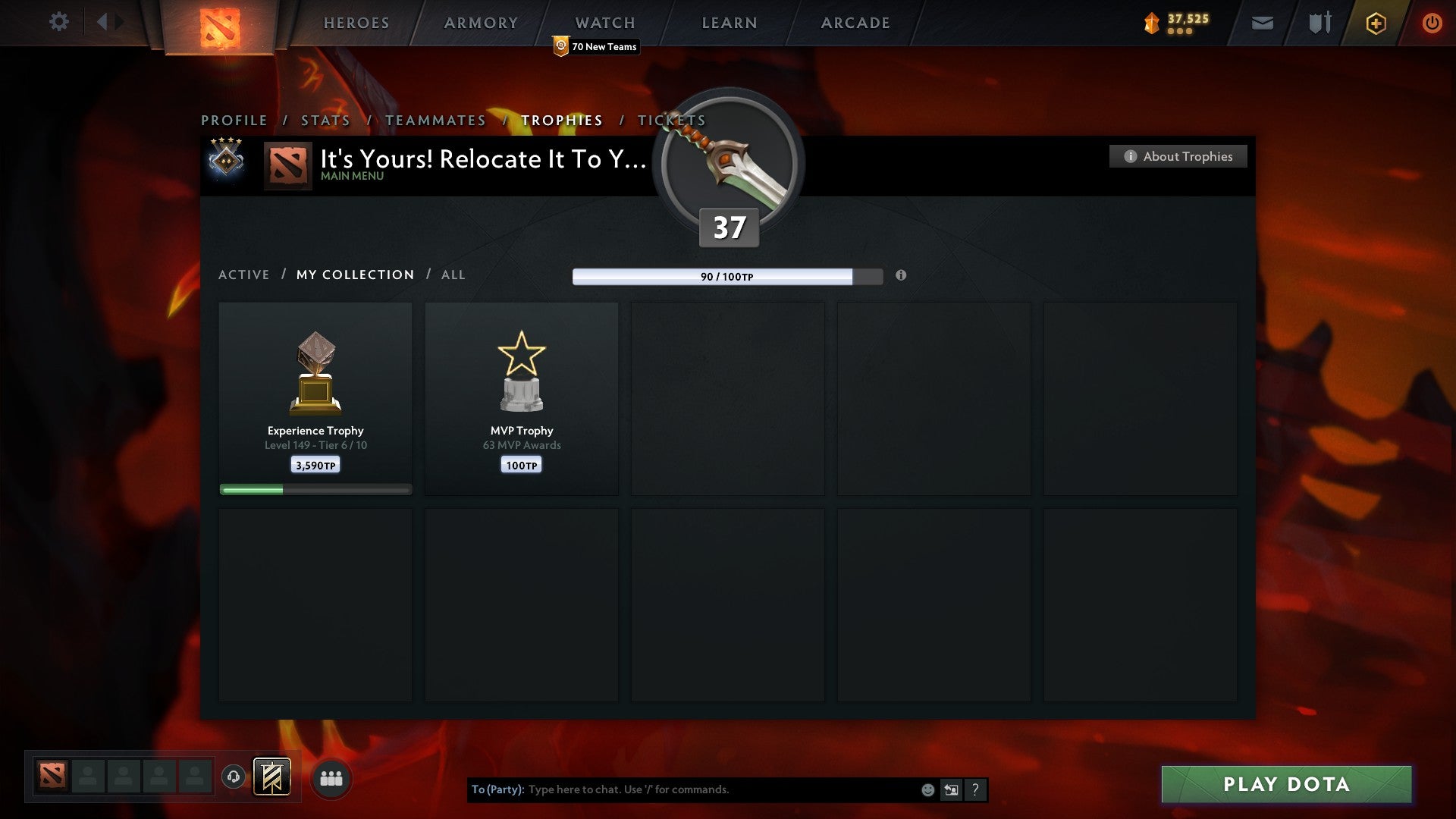Switch to the STATS tab

[325, 120]
